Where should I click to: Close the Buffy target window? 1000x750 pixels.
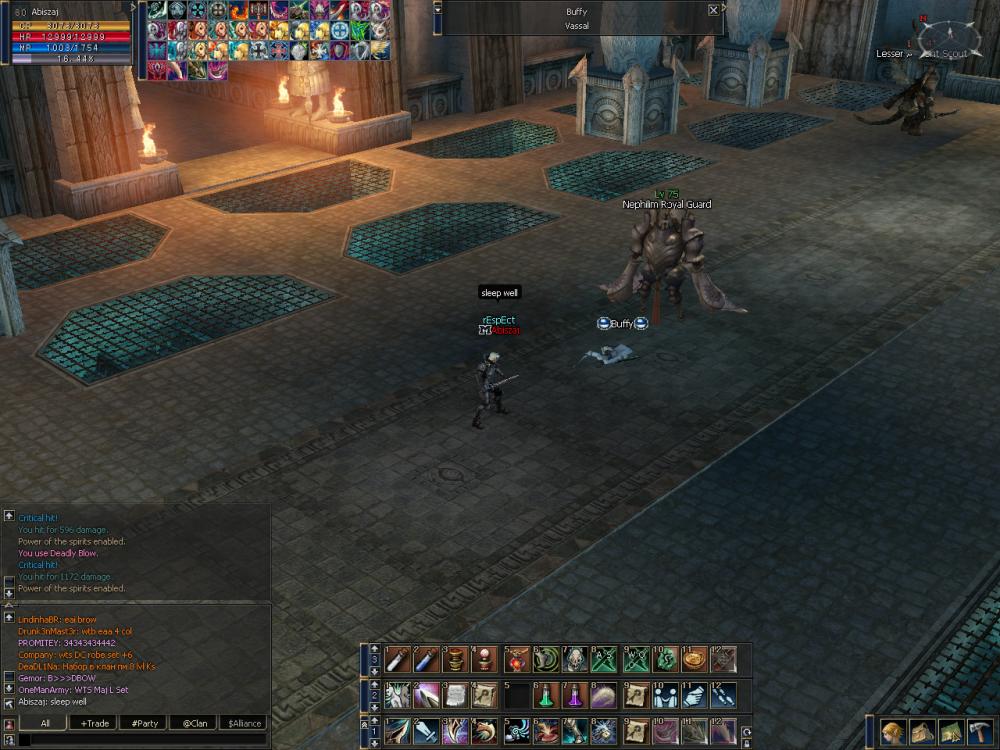point(713,10)
